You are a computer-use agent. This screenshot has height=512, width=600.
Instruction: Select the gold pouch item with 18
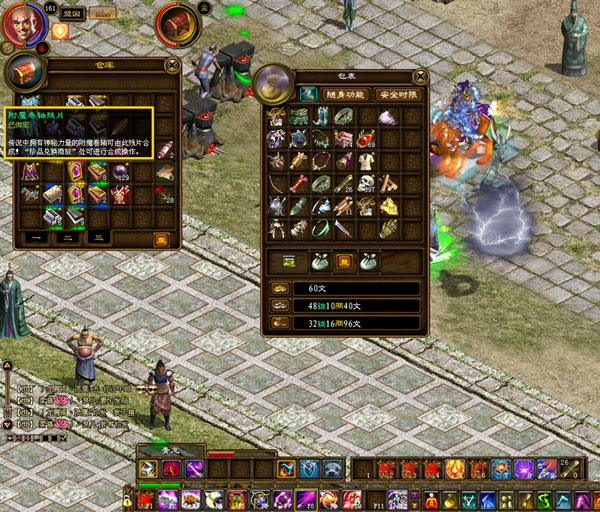pos(386,205)
